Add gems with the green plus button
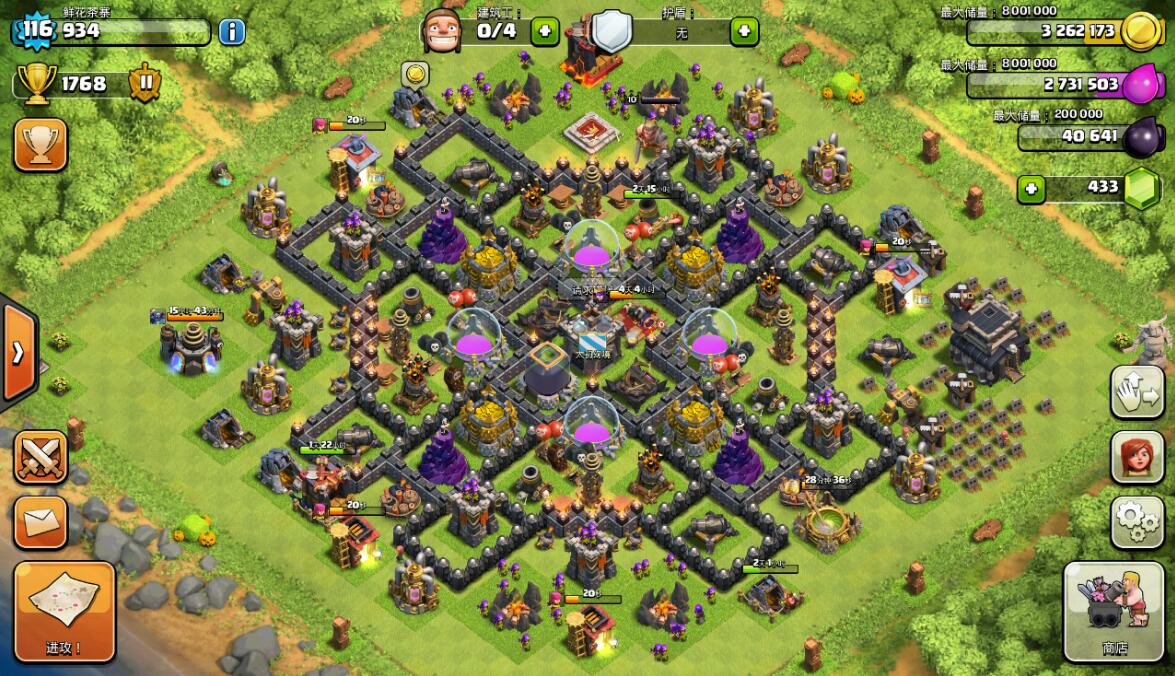The width and height of the screenshot is (1175, 676). [x=1032, y=188]
